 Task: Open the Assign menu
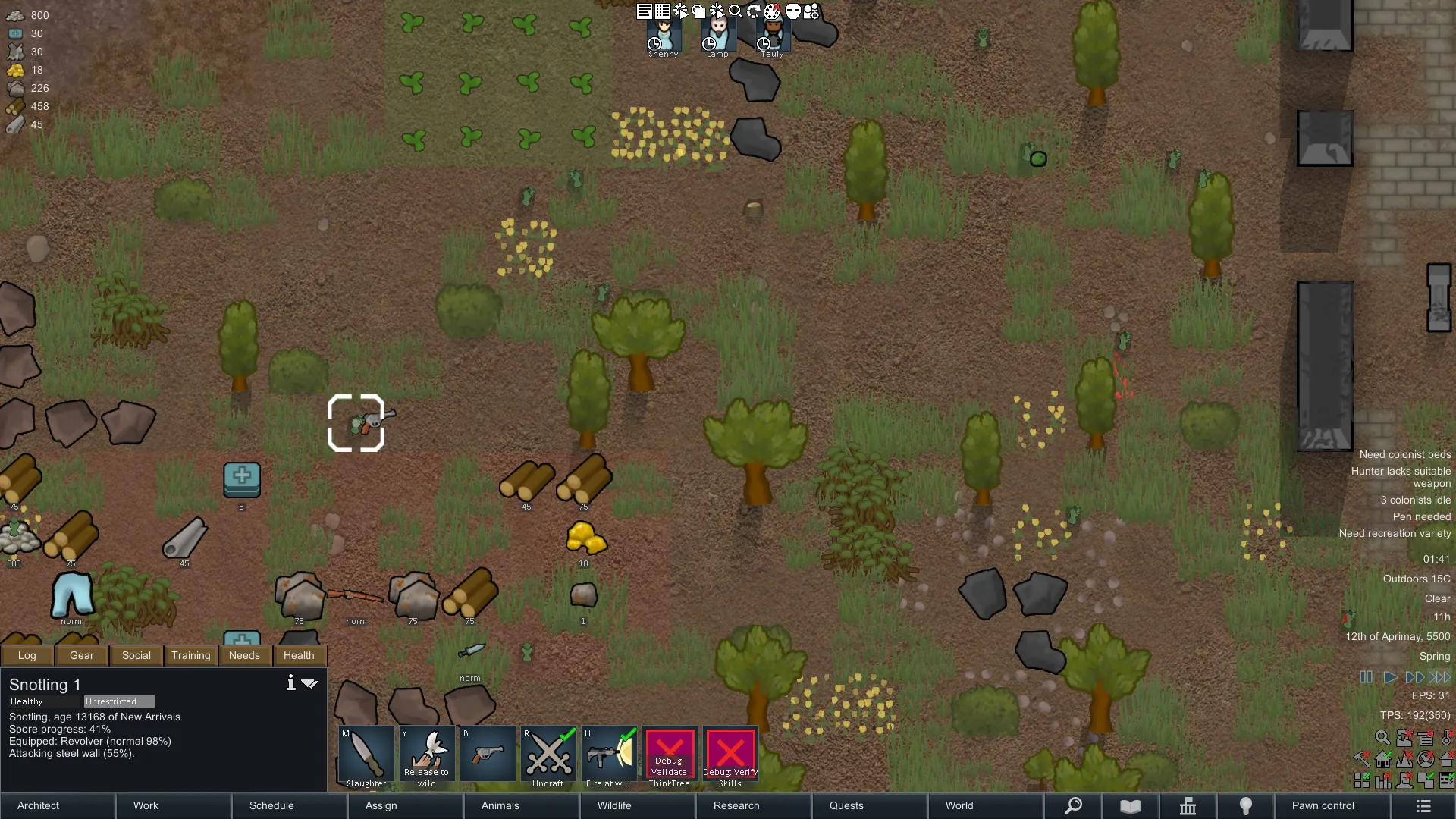tap(381, 805)
